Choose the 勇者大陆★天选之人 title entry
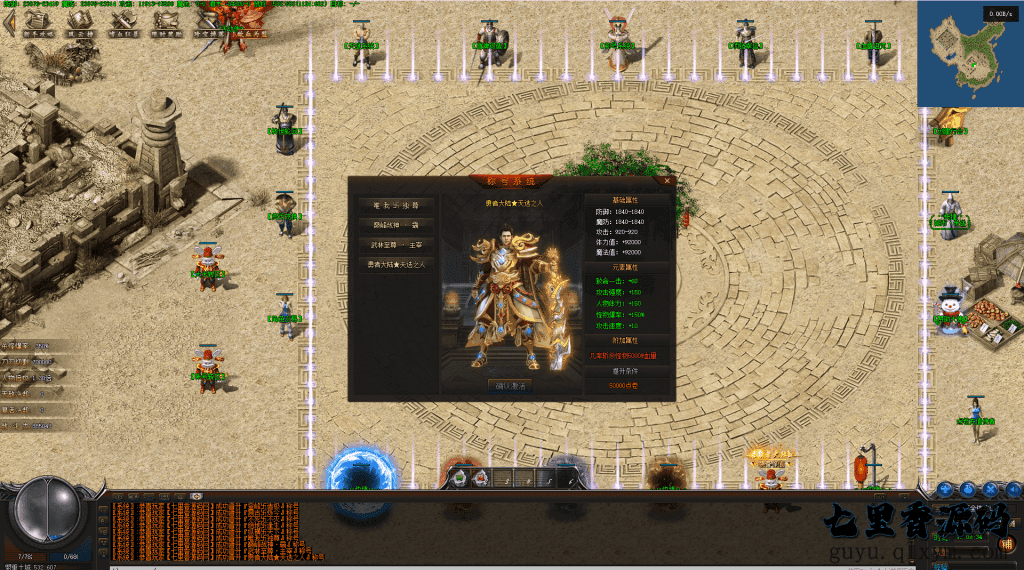 point(396,265)
